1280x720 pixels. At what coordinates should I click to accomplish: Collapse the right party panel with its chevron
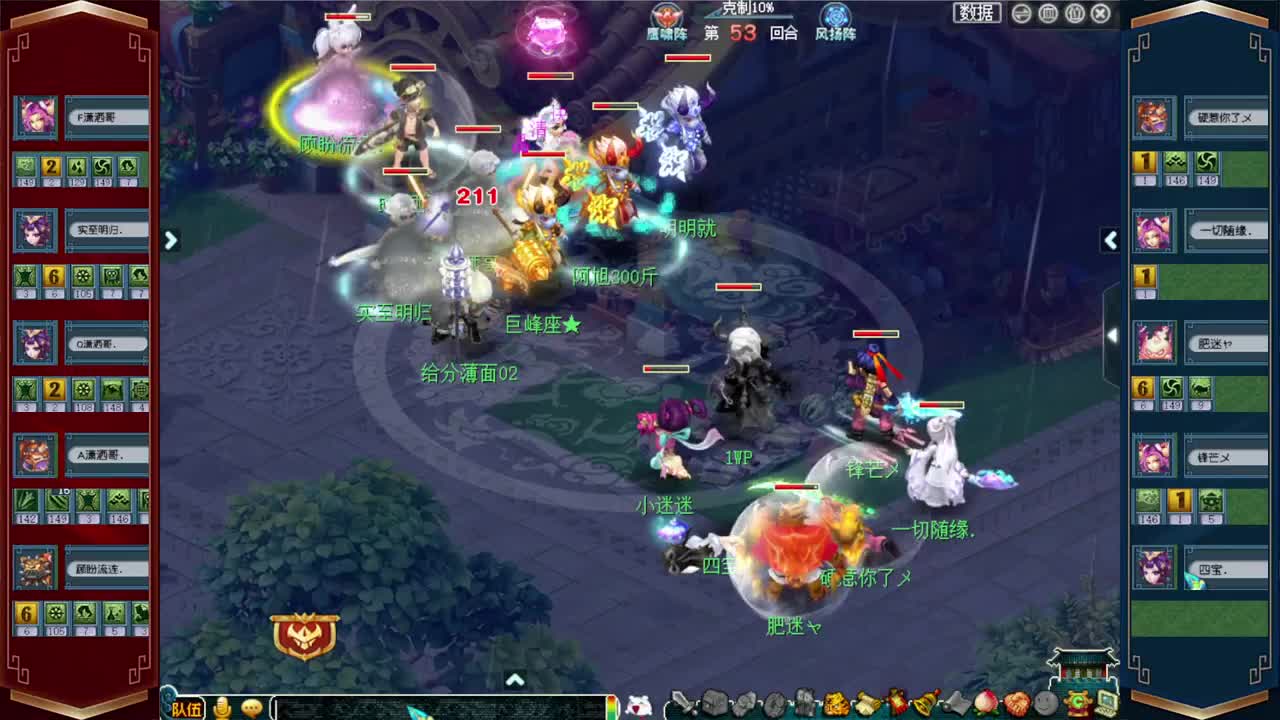[x=1111, y=239]
